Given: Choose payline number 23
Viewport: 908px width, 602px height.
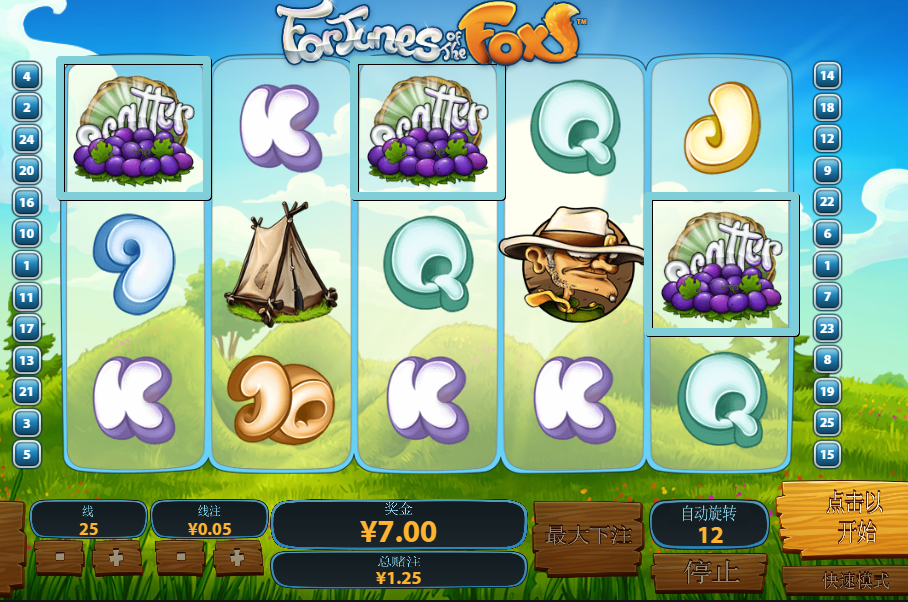Looking at the screenshot, I should (x=827, y=328).
